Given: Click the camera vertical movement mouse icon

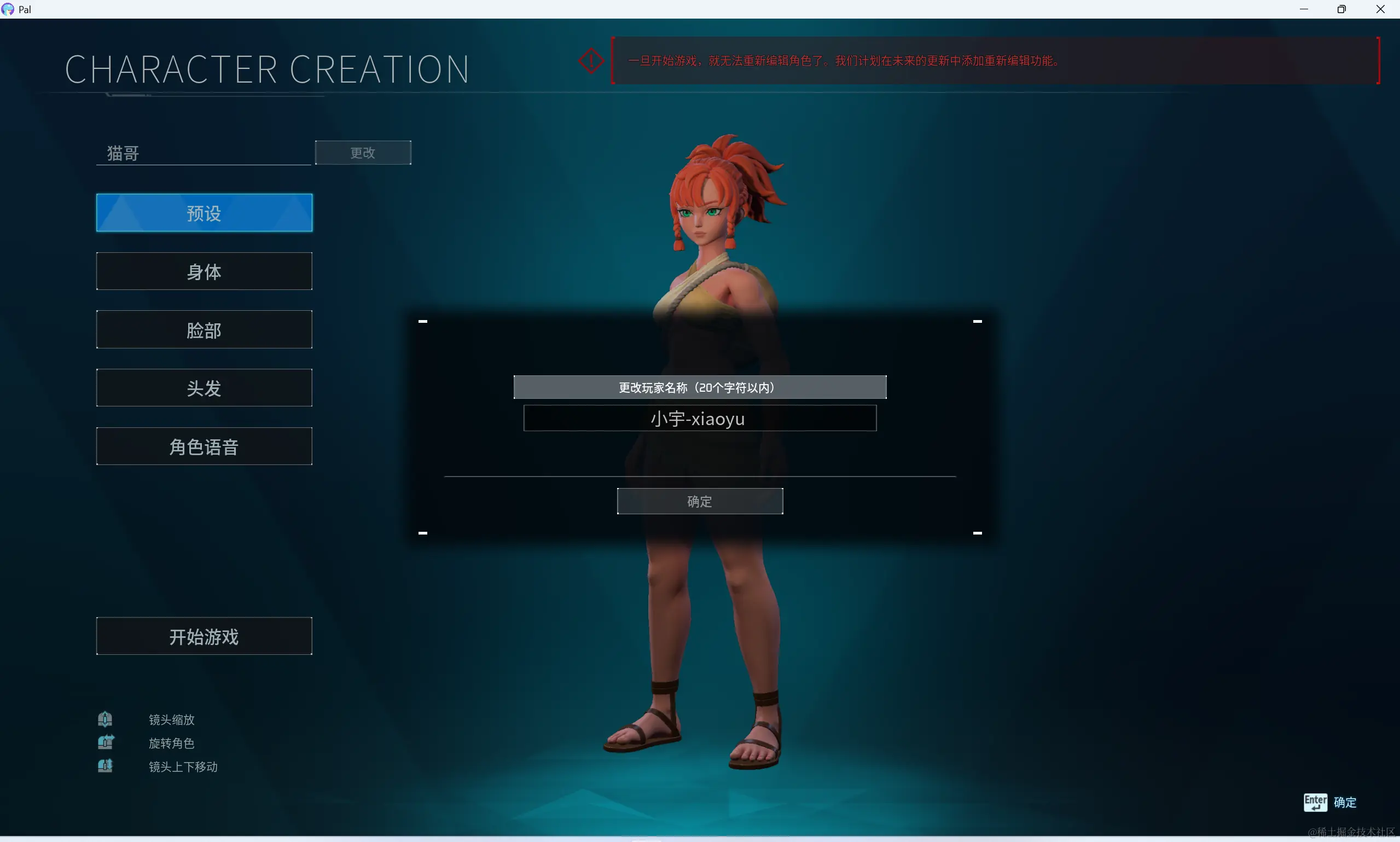Looking at the screenshot, I should click(x=107, y=766).
